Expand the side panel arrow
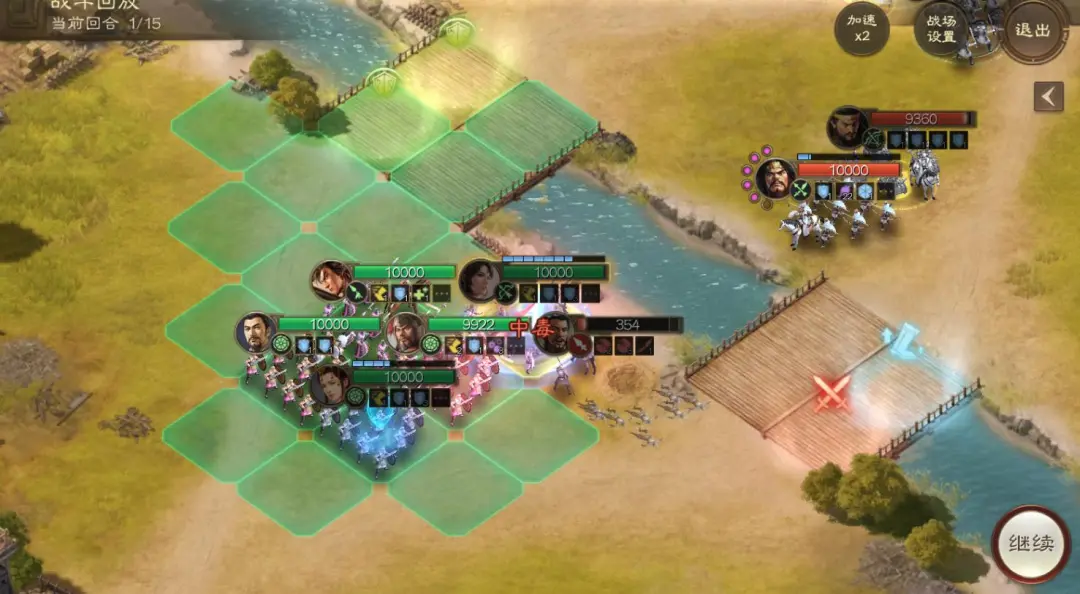1080x594 pixels. click(x=1048, y=97)
